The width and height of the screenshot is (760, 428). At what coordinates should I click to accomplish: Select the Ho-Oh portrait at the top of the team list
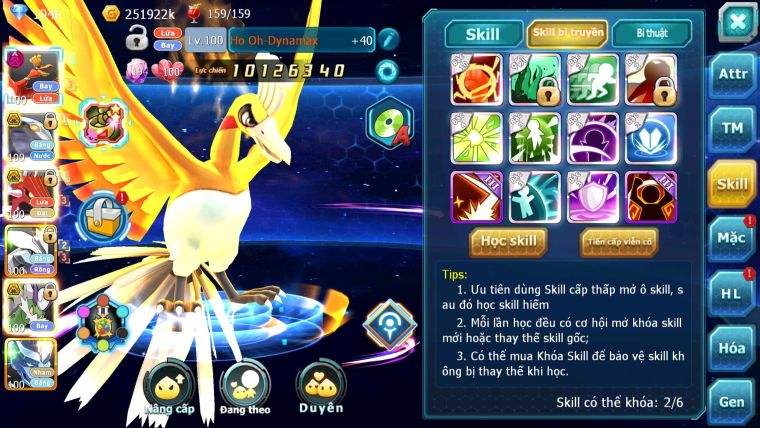click(30, 74)
